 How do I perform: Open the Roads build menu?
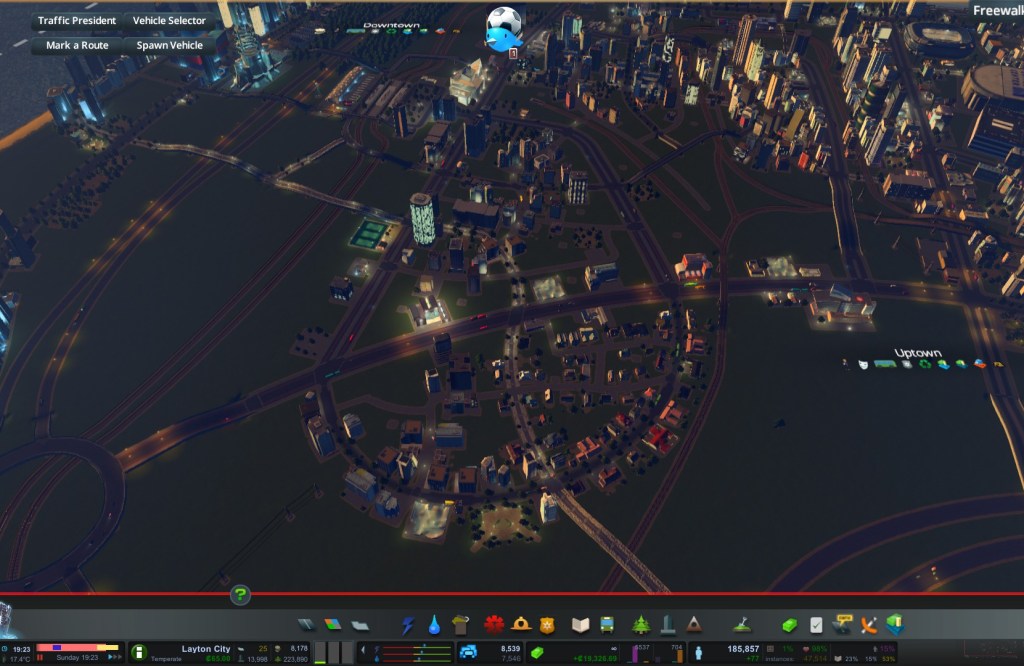coord(306,625)
